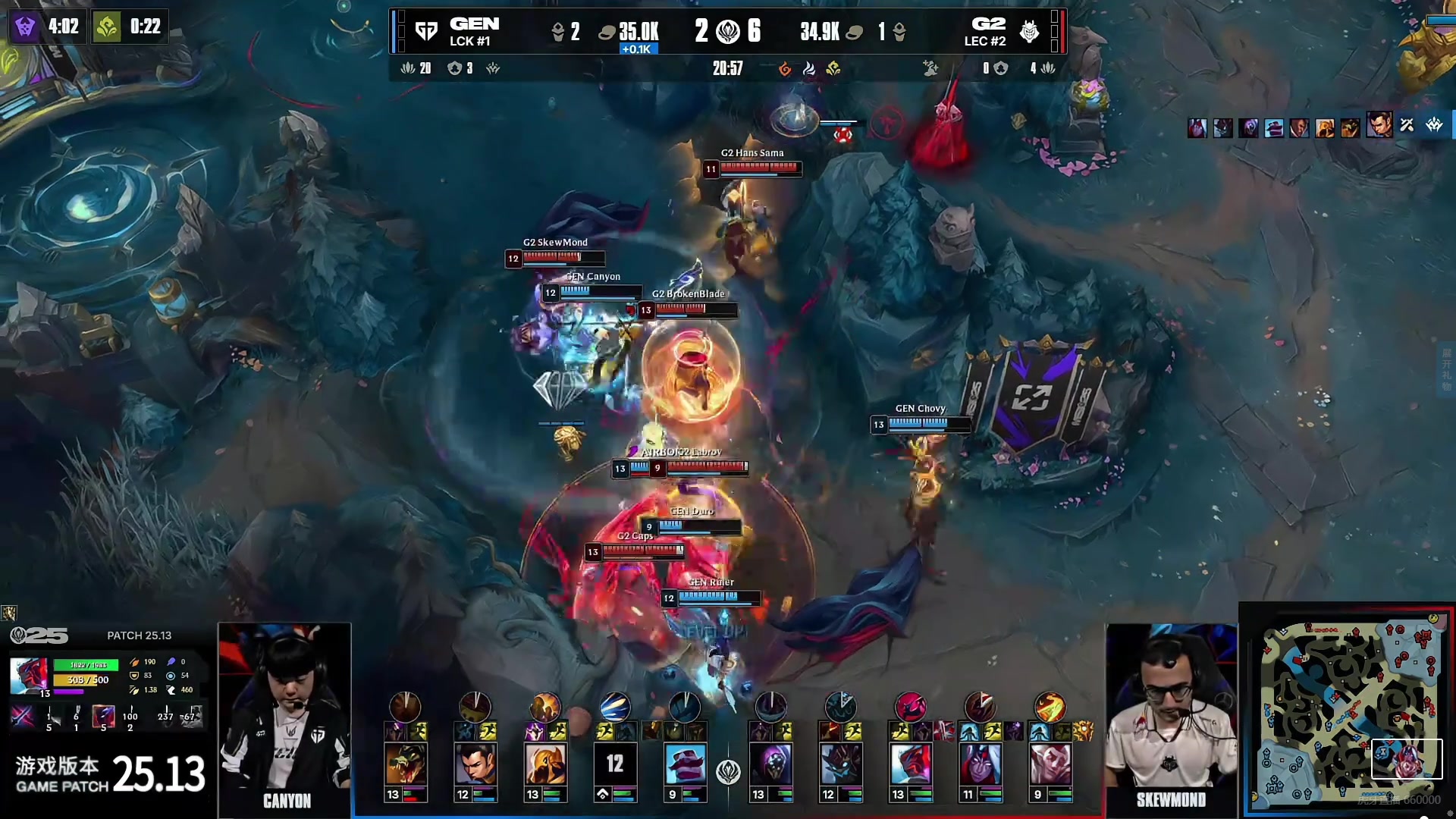Click the crossed swords icon in the kill feed
The height and width of the screenshot is (819, 1456).
click(1407, 125)
